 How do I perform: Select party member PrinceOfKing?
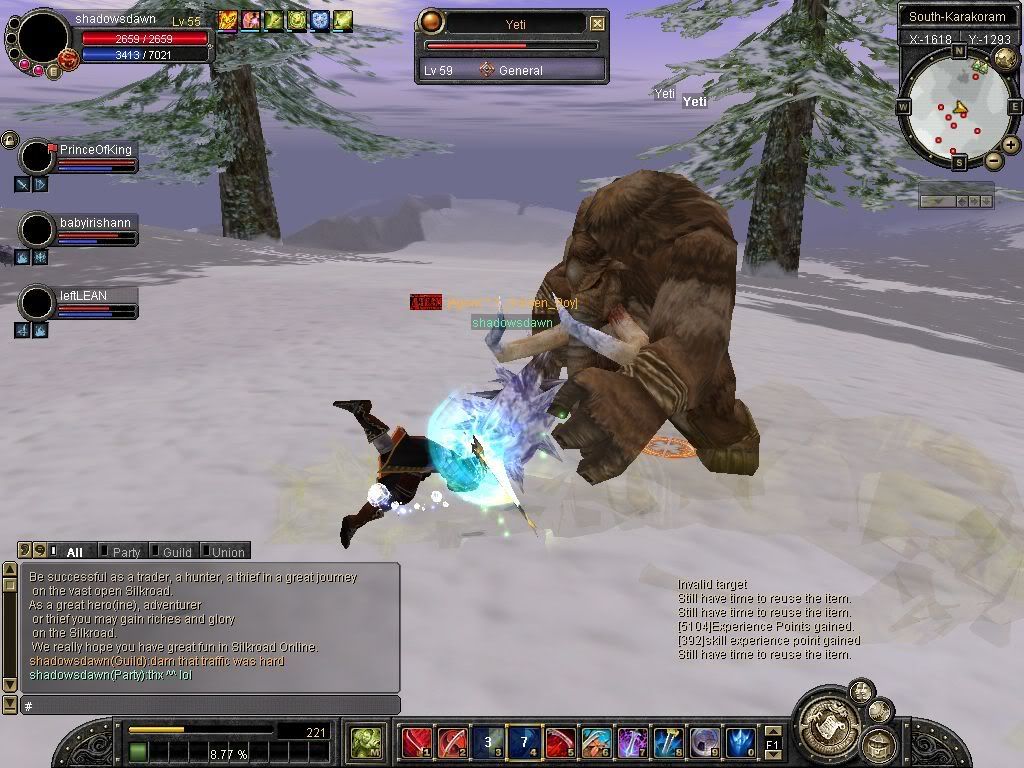click(95, 150)
